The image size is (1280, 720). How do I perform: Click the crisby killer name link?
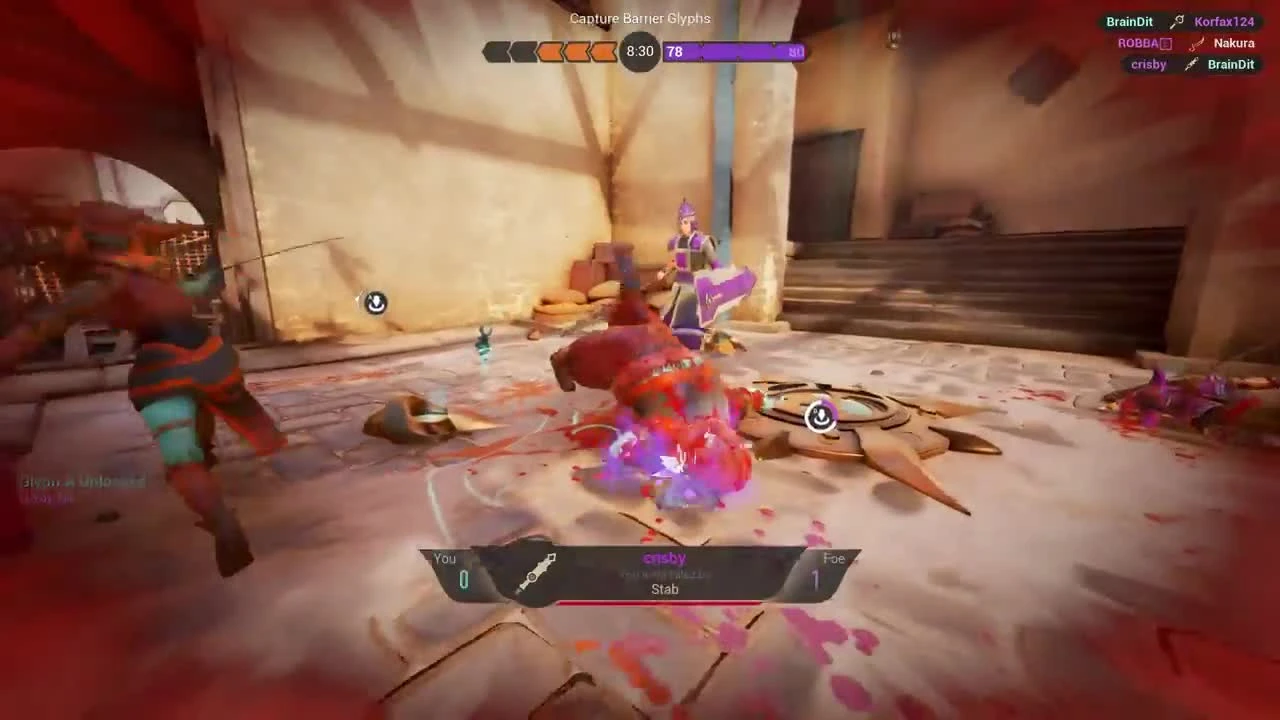664,558
